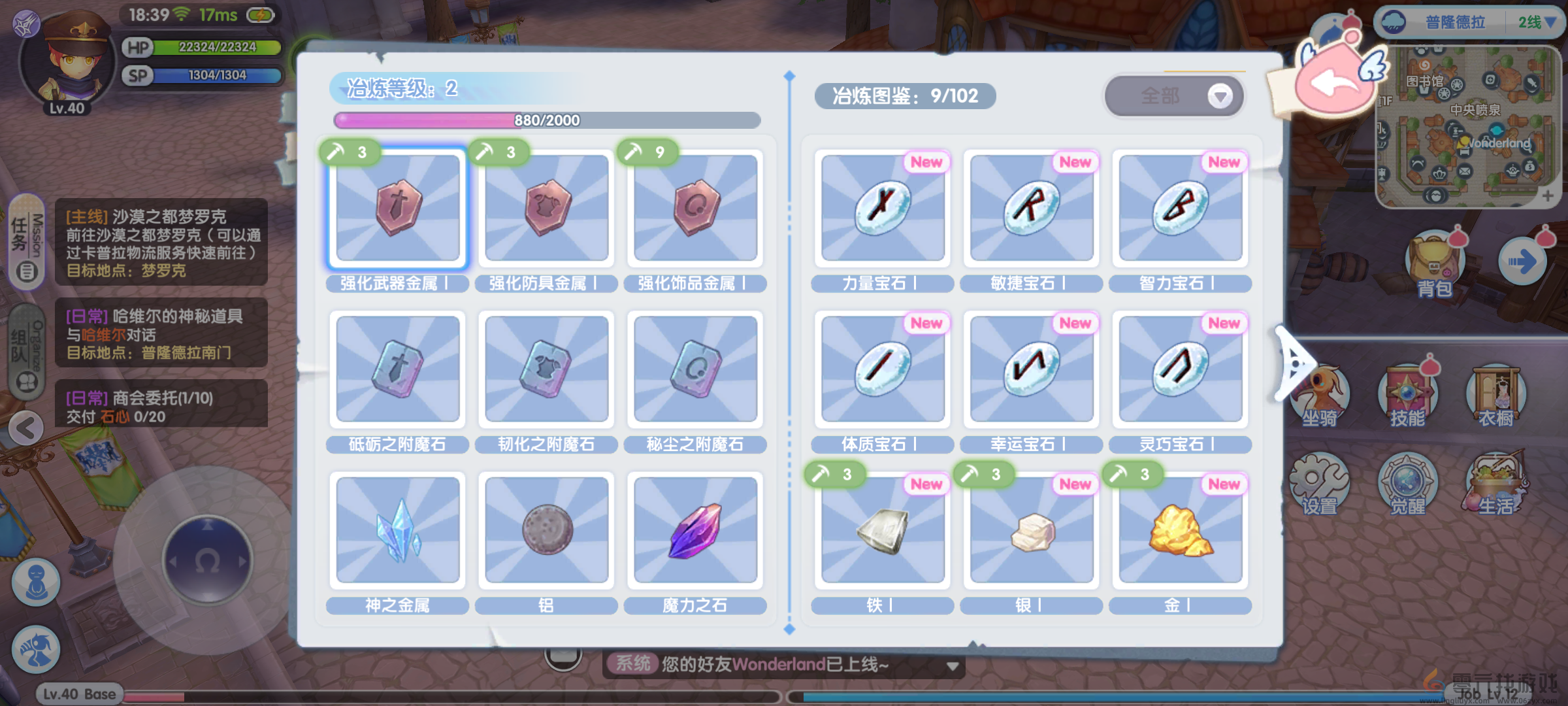1568x706 pixels.
Task: Open the 全部 filter dropdown
Action: tap(1173, 96)
